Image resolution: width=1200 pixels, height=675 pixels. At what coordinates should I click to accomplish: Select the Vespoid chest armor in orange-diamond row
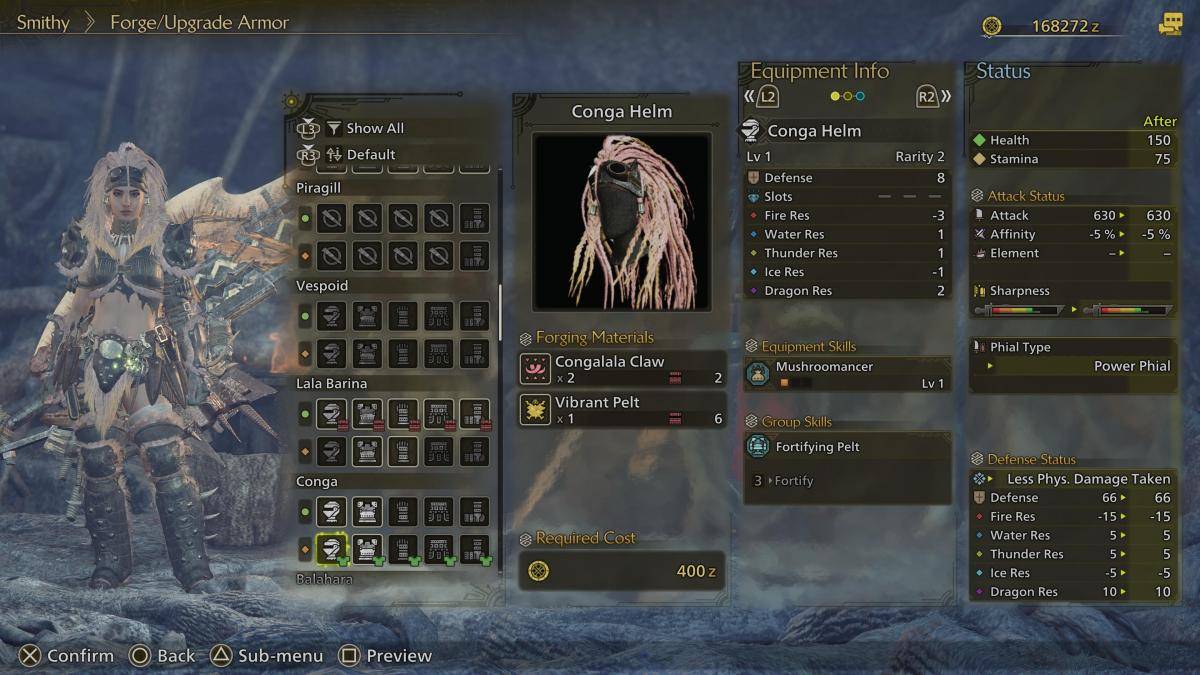pos(367,353)
